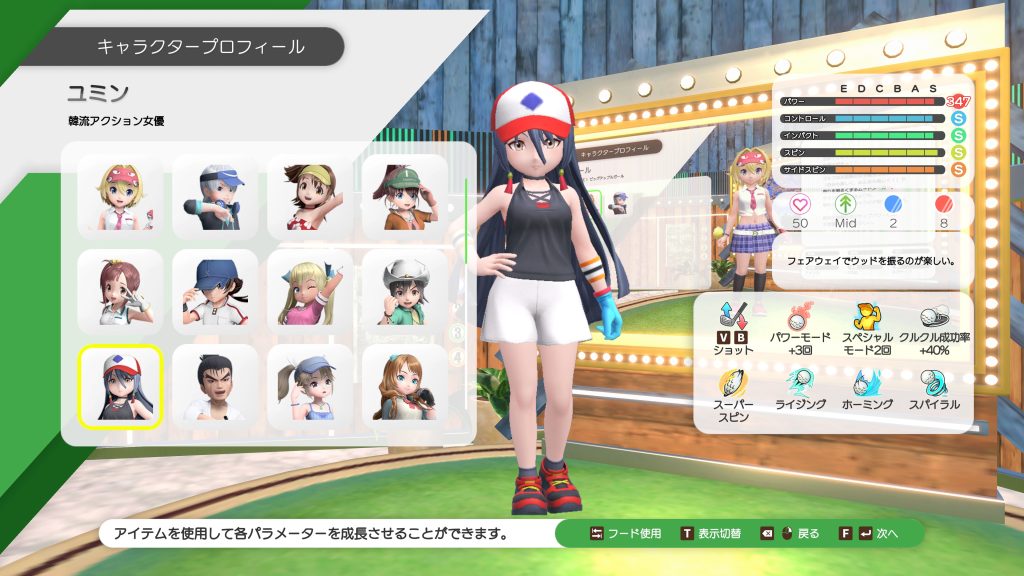Viewport: 1024px width, 576px height.
Task: Choose the boy in white cowboy hat
Action: pyautogui.click(x=404, y=292)
